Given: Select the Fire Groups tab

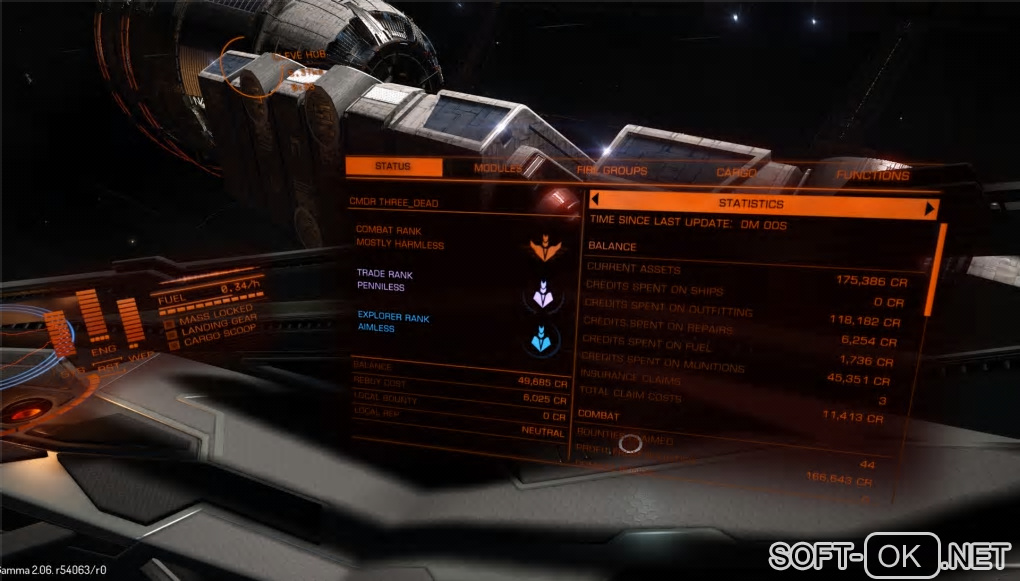Looking at the screenshot, I should 611,171.
